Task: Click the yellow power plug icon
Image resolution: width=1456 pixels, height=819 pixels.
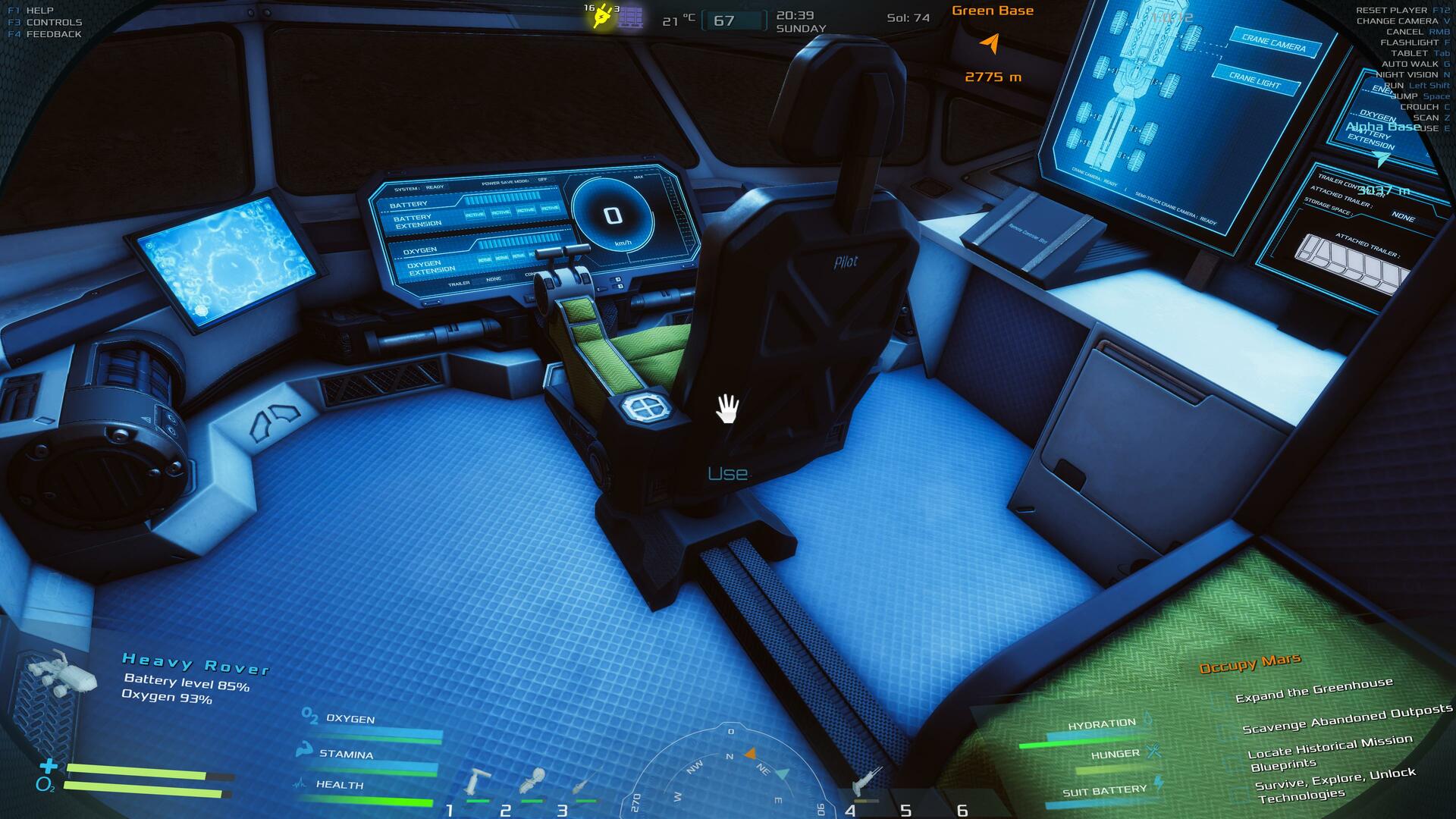Action: 603,17
